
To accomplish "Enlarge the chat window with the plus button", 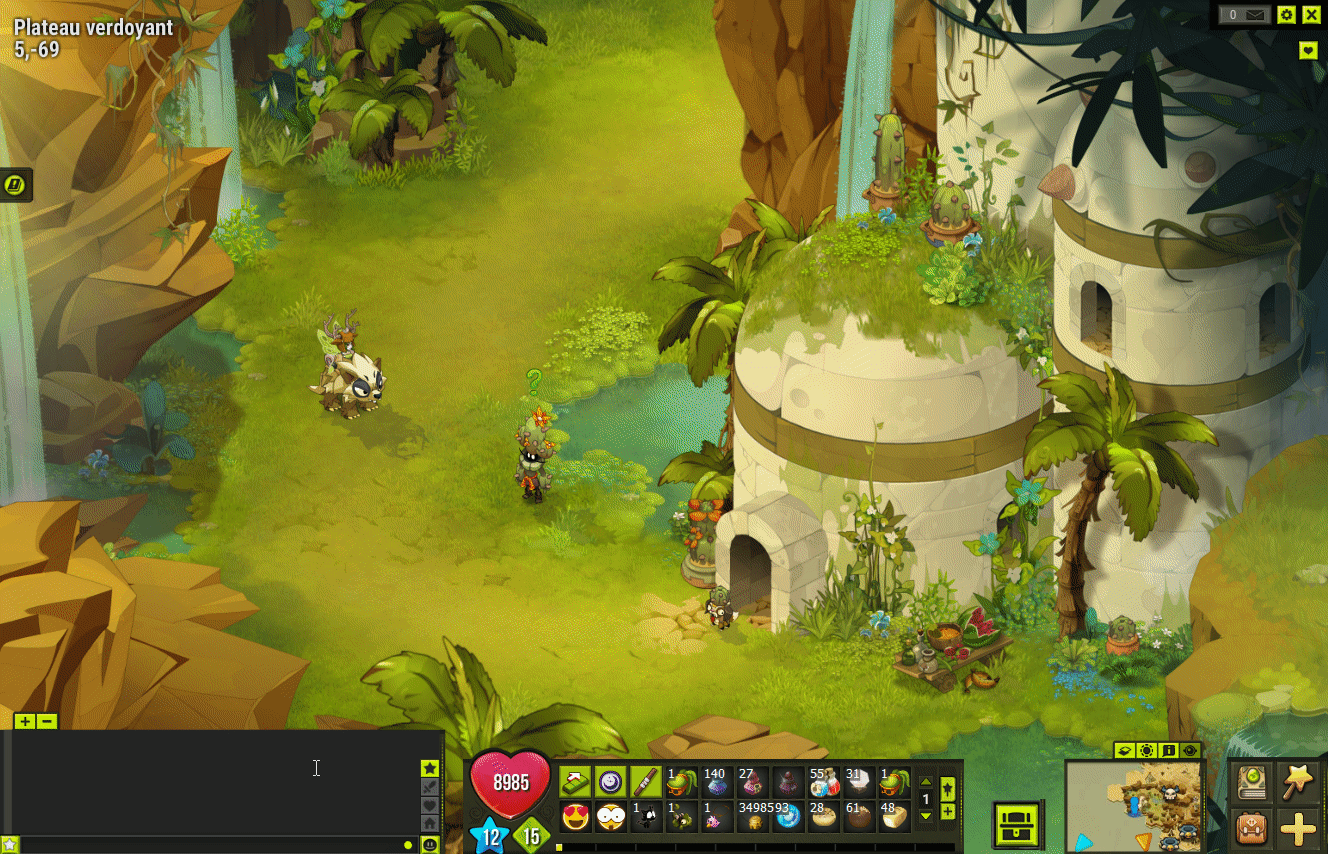I will (x=25, y=721).
